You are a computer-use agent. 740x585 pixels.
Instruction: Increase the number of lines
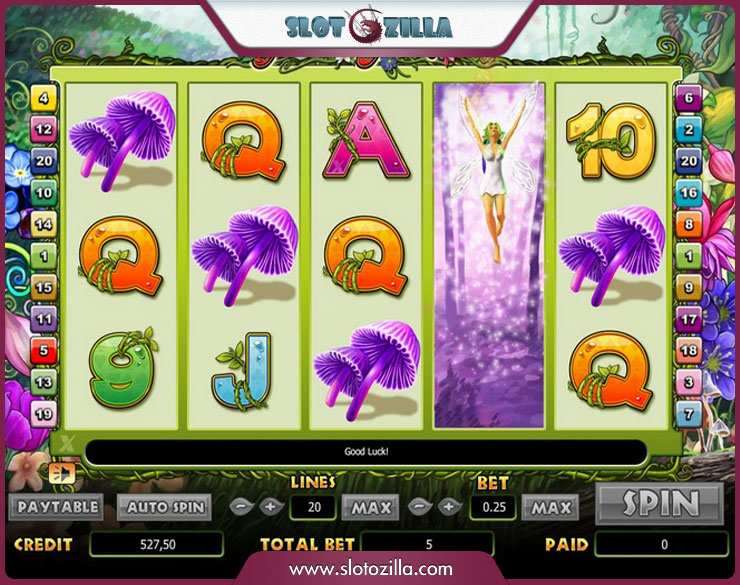pyautogui.click(x=269, y=507)
